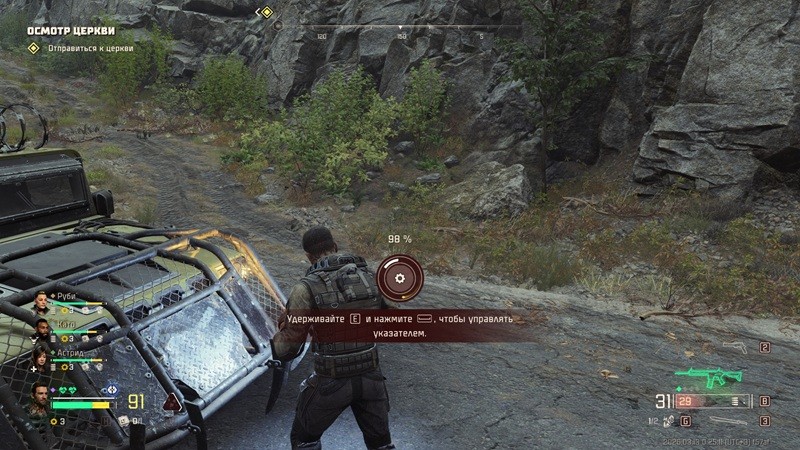
Task: Open the 'Осмотр церкви' objective tracker
Action: [x=70, y=29]
